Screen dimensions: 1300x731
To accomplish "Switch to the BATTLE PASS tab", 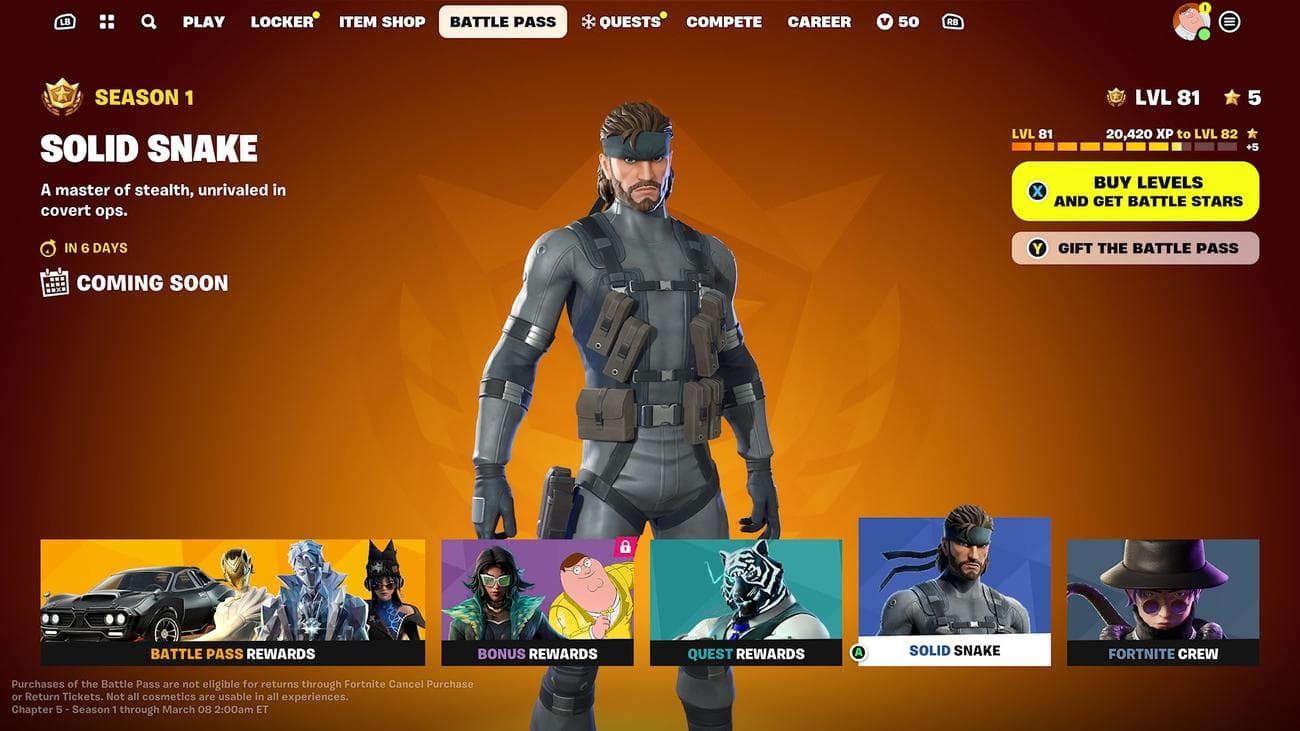I will [502, 21].
